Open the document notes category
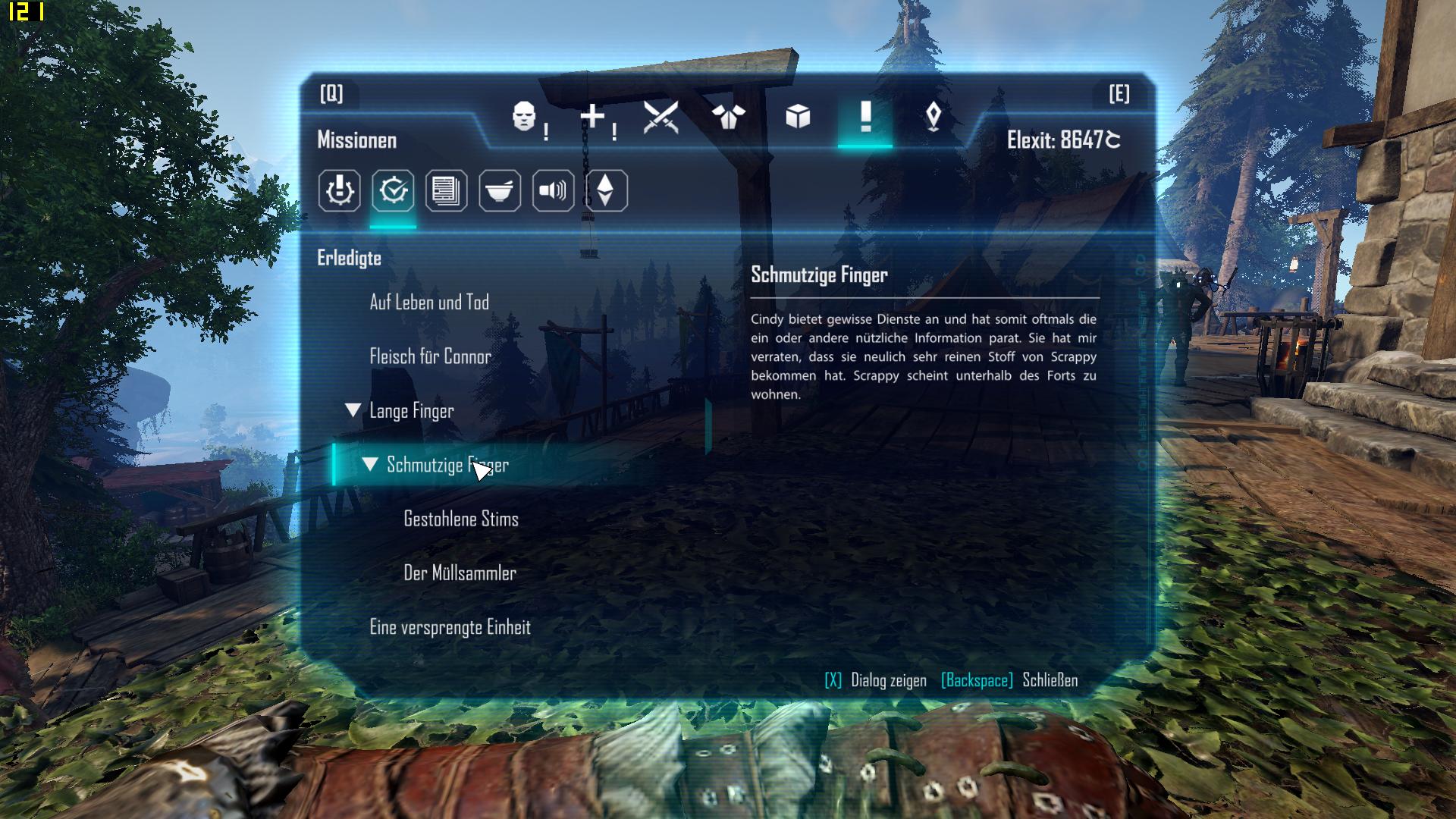1456x819 pixels. (x=446, y=190)
